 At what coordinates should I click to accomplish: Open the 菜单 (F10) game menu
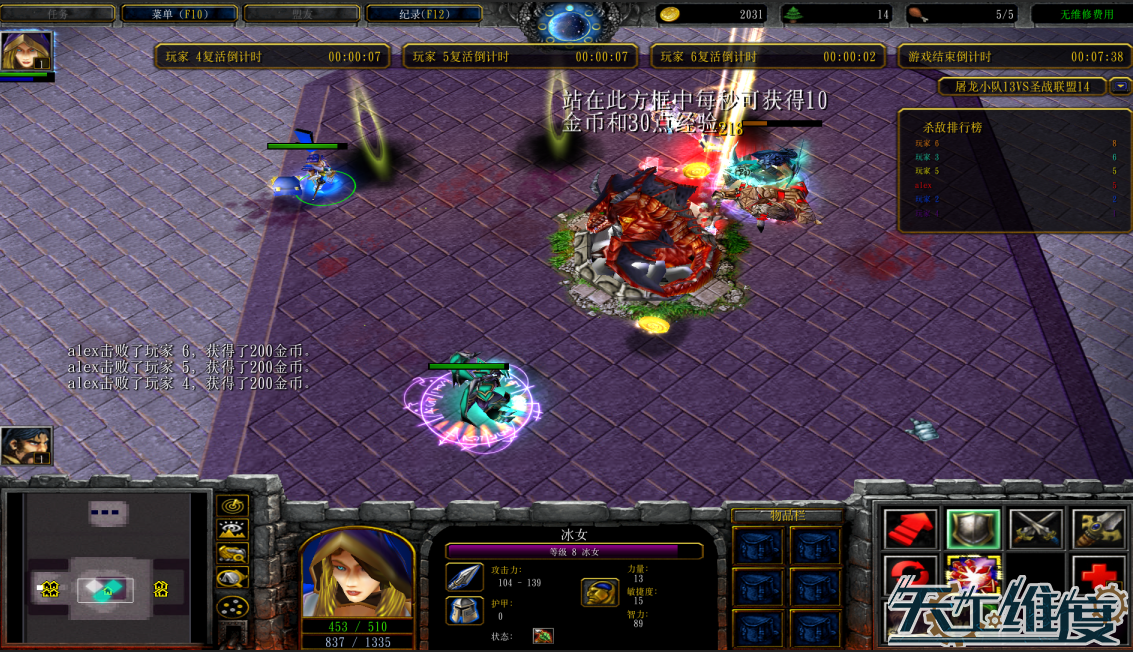pos(179,14)
